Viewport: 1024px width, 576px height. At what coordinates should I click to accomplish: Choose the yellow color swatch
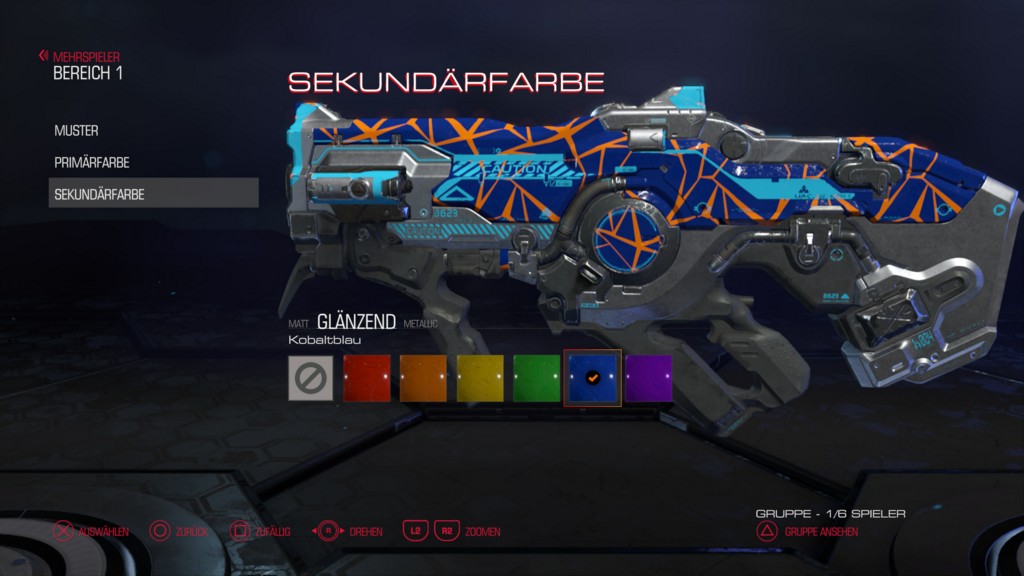pos(480,378)
